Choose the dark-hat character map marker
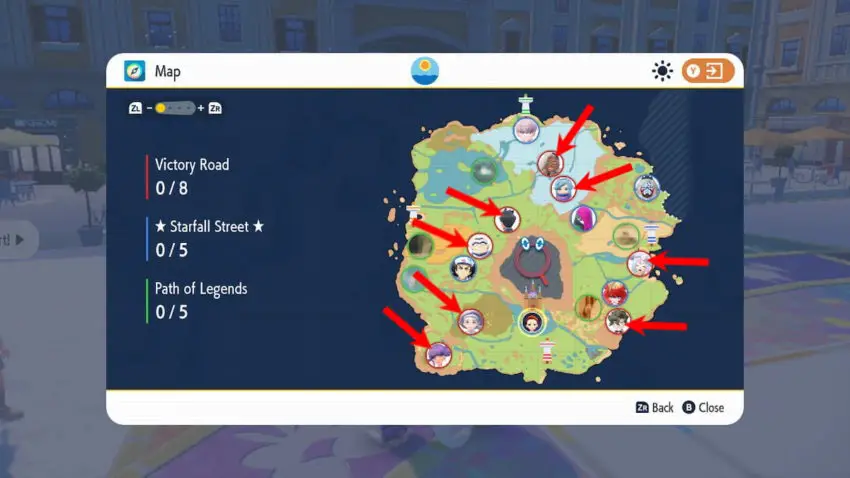The width and height of the screenshot is (850, 478). pyautogui.click(x=507, y=219)
